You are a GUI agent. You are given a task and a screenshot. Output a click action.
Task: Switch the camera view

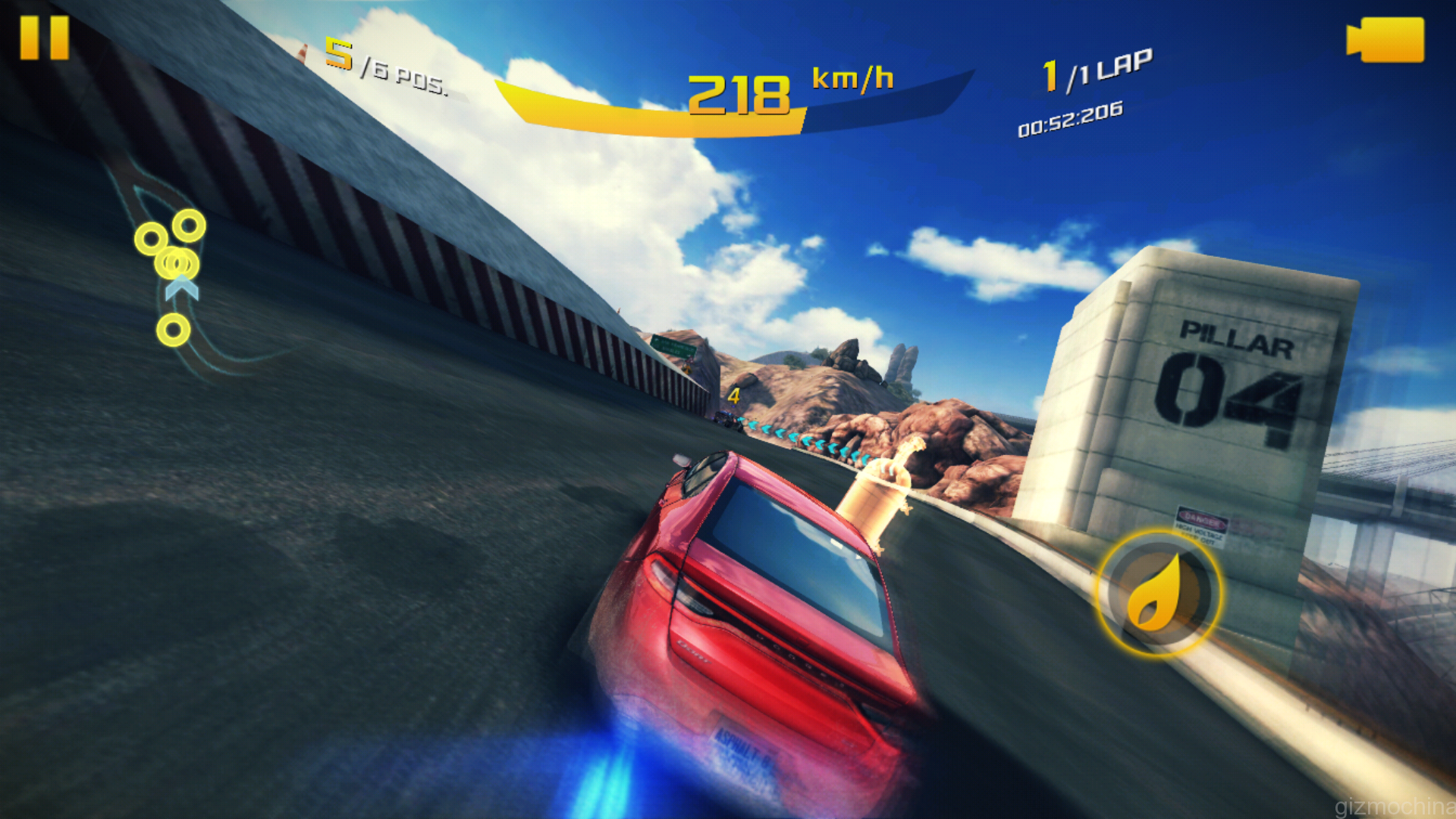point(1385,39)
